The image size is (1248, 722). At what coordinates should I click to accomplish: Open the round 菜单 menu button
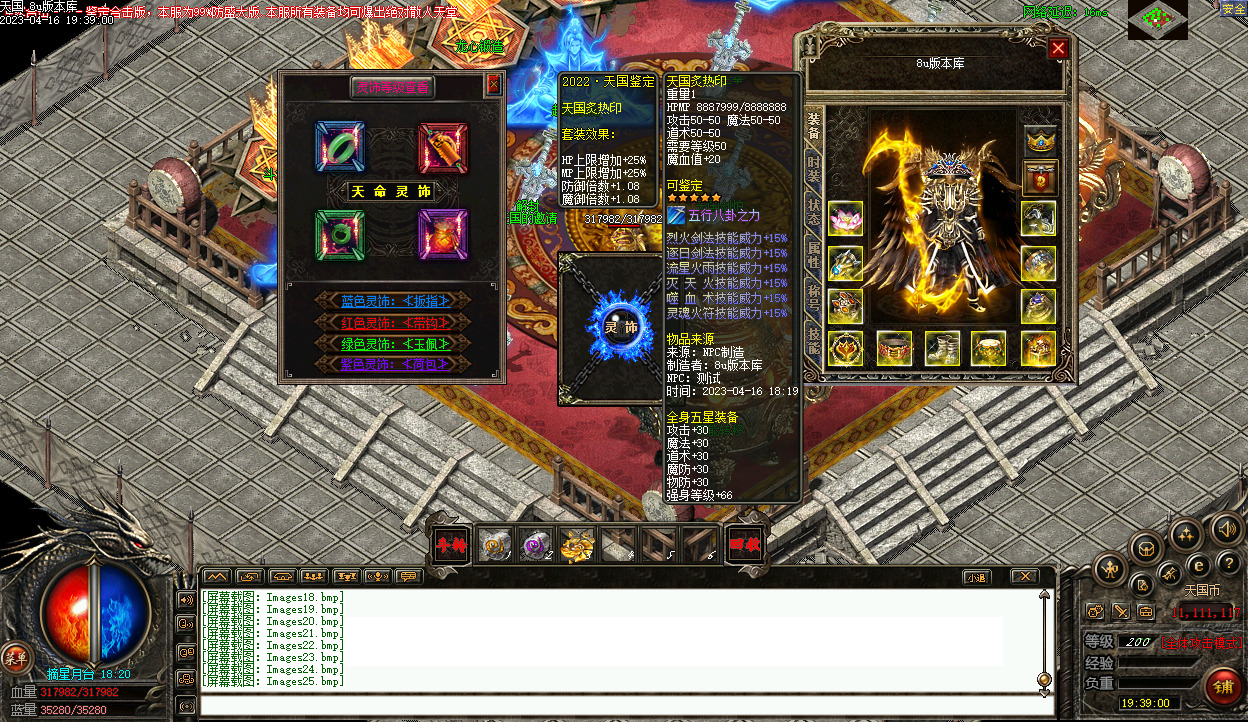16,657
